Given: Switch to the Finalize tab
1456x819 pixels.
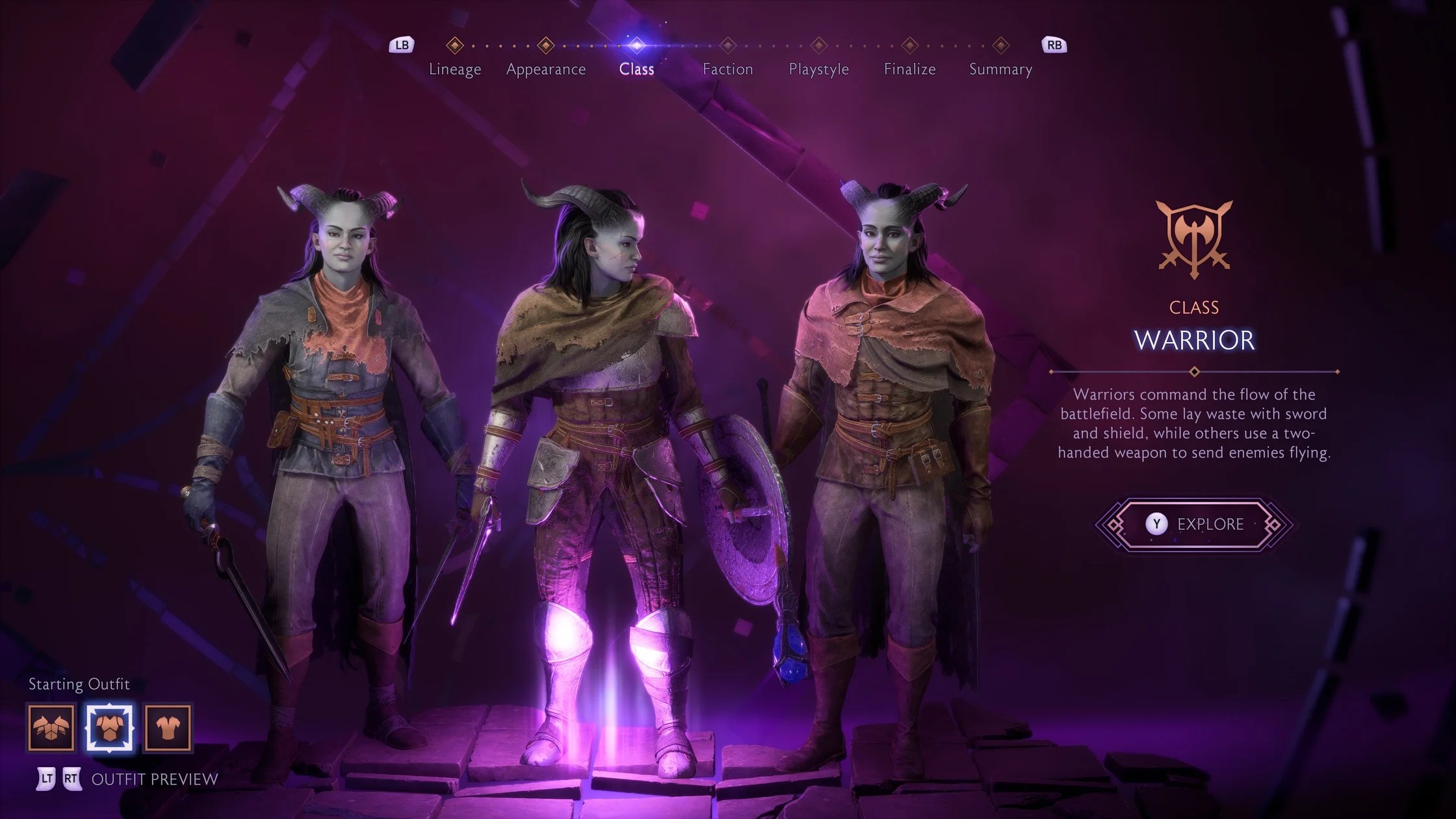Looking at the screenshot, I should tap(909, 68).
